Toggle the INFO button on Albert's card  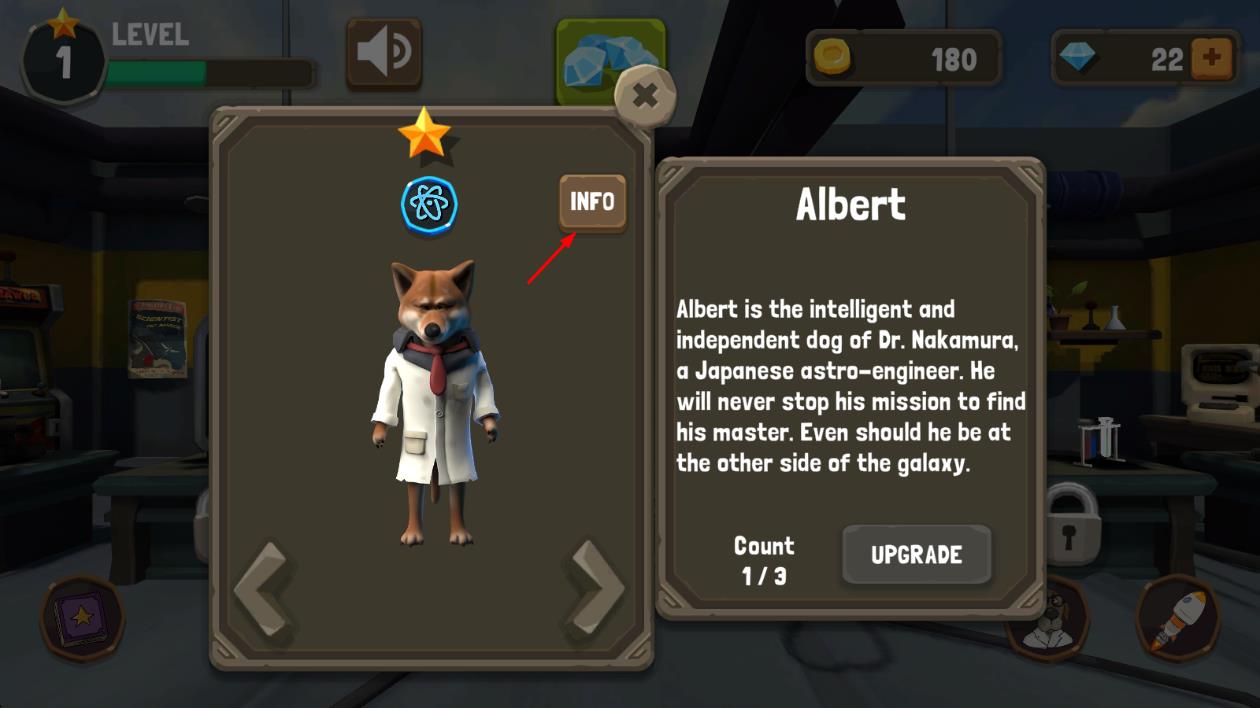(x=592, y=202)
